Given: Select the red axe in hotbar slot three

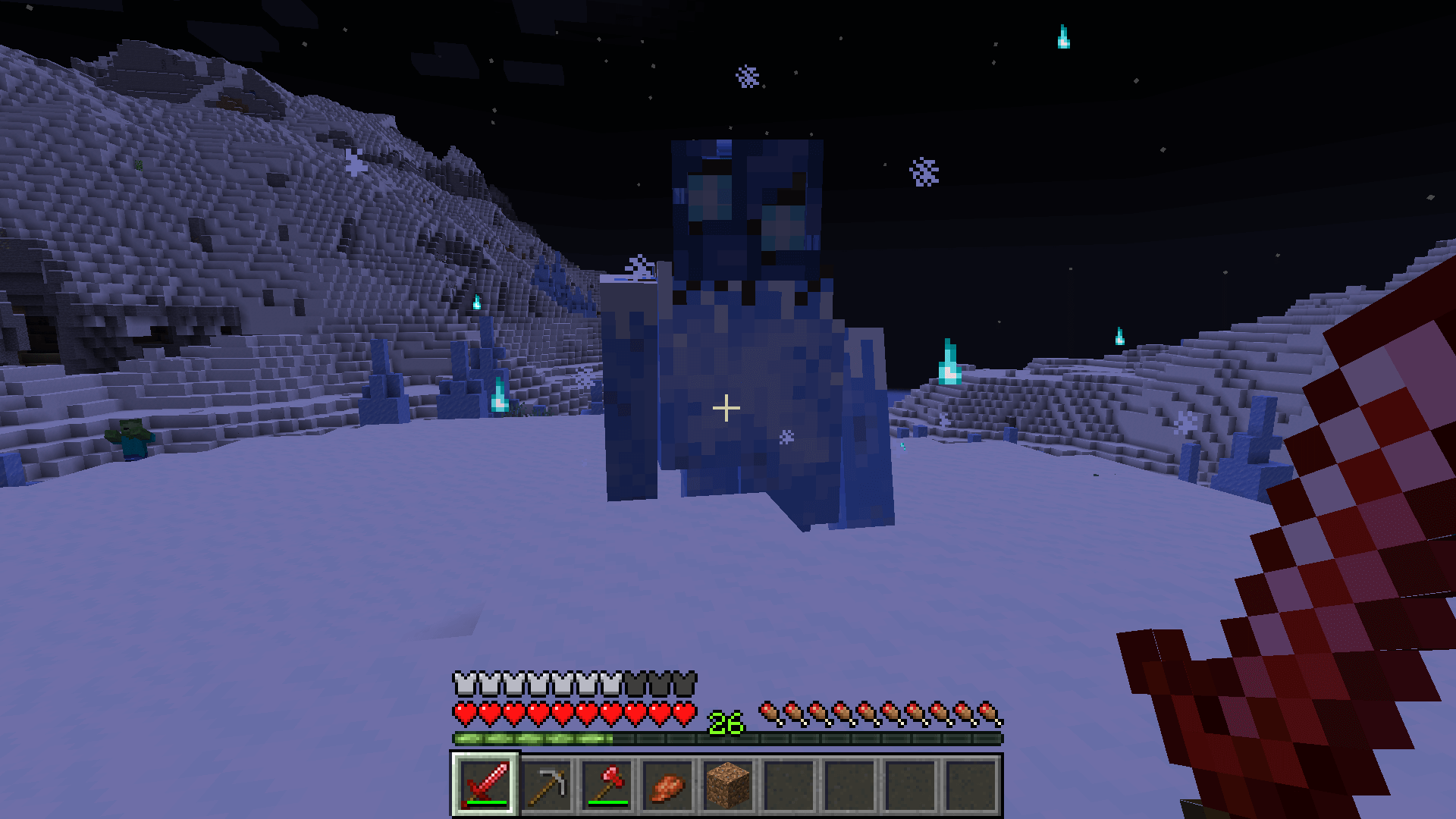Looking at the screenshot, I should (x=607, y=786).
